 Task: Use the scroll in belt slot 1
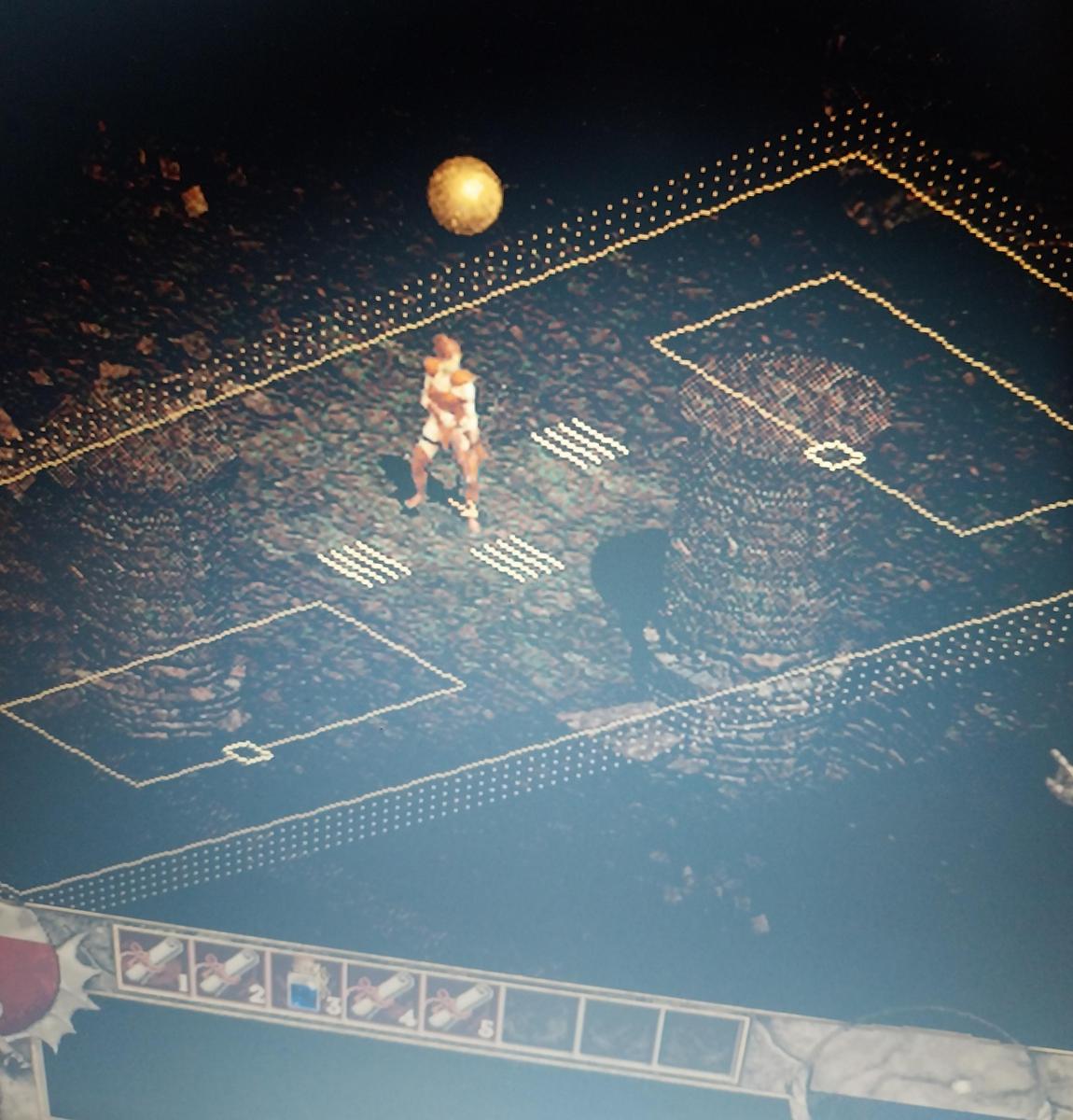click(x=153, y=959)
